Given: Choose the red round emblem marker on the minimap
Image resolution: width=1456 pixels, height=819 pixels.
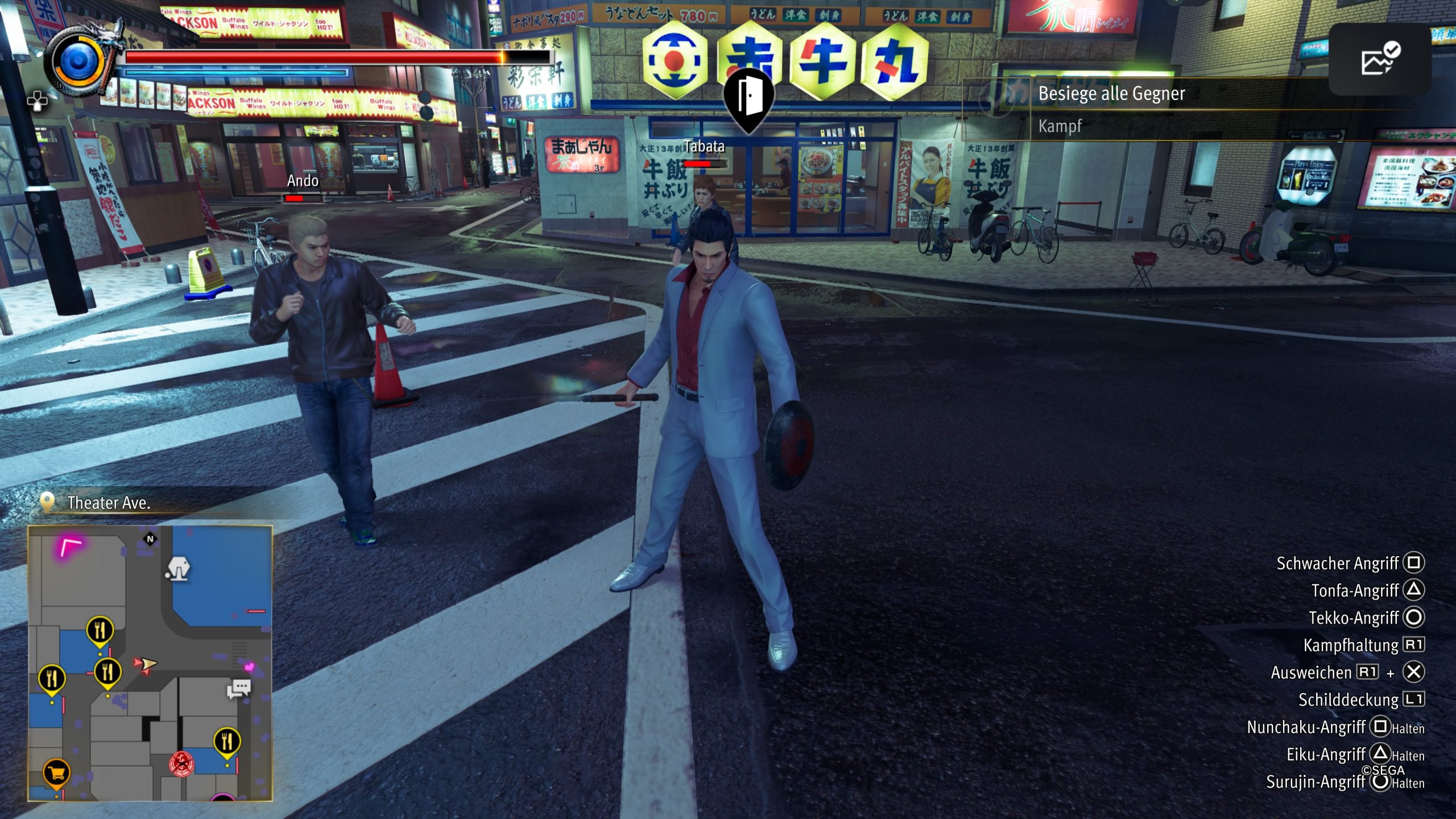Looking at the screenshot, I should tap(181, 763).
